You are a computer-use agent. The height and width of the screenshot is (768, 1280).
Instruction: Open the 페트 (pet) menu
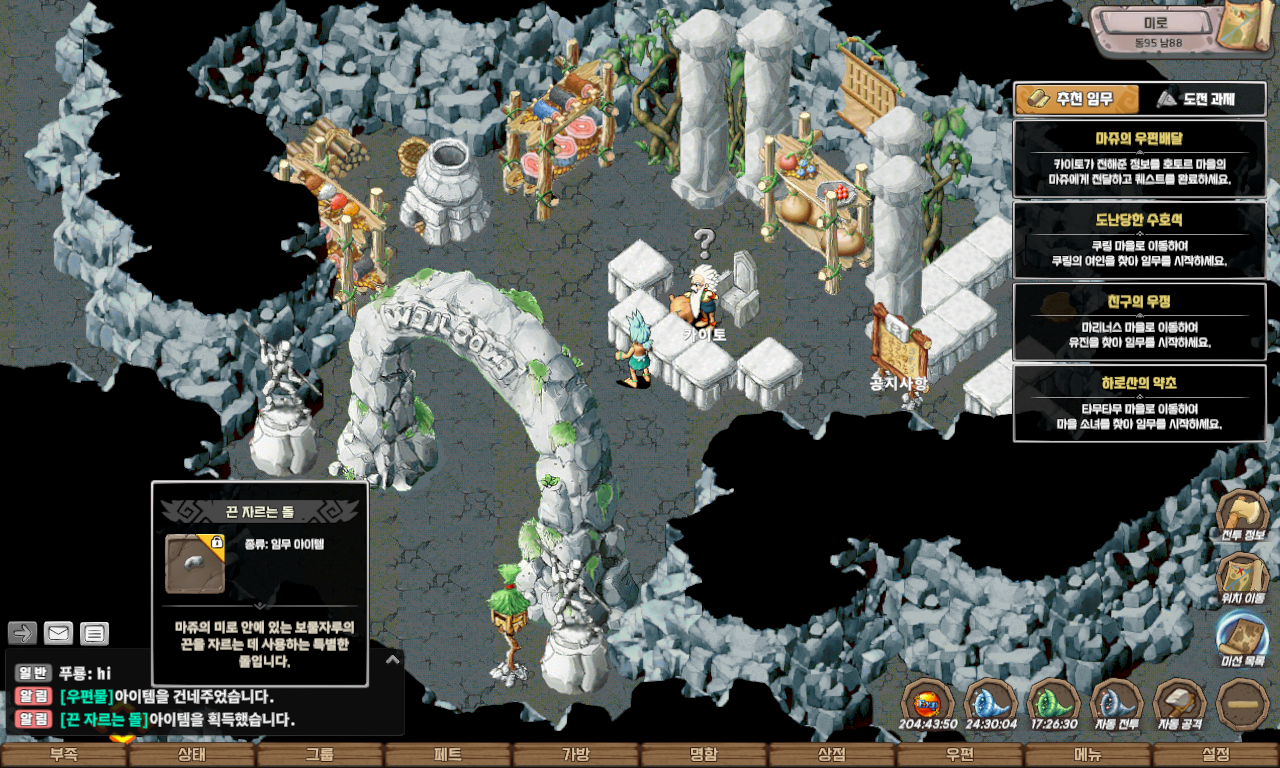tap(448, 755)
